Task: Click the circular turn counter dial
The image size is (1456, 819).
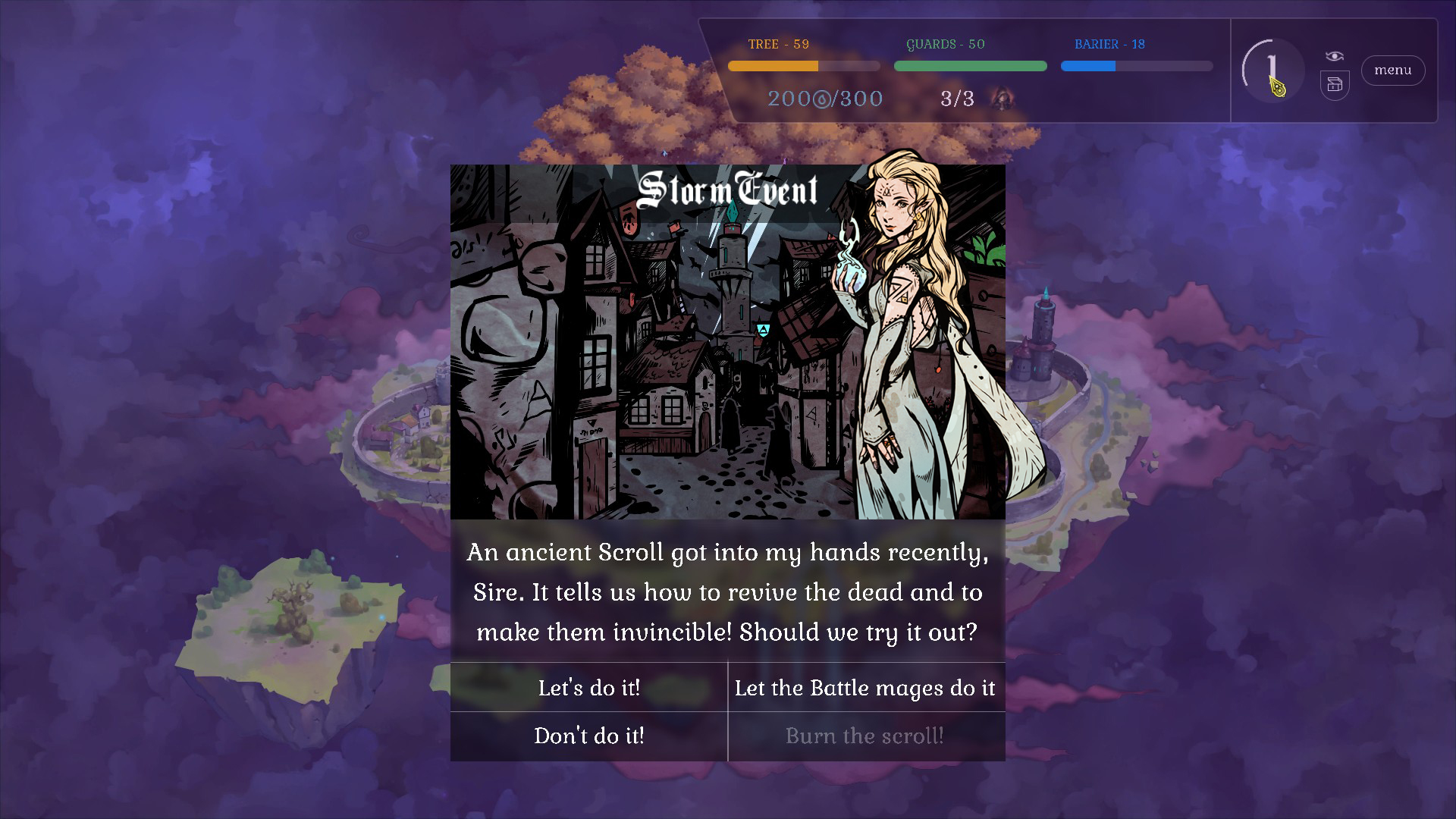Action: (1272, 70)
